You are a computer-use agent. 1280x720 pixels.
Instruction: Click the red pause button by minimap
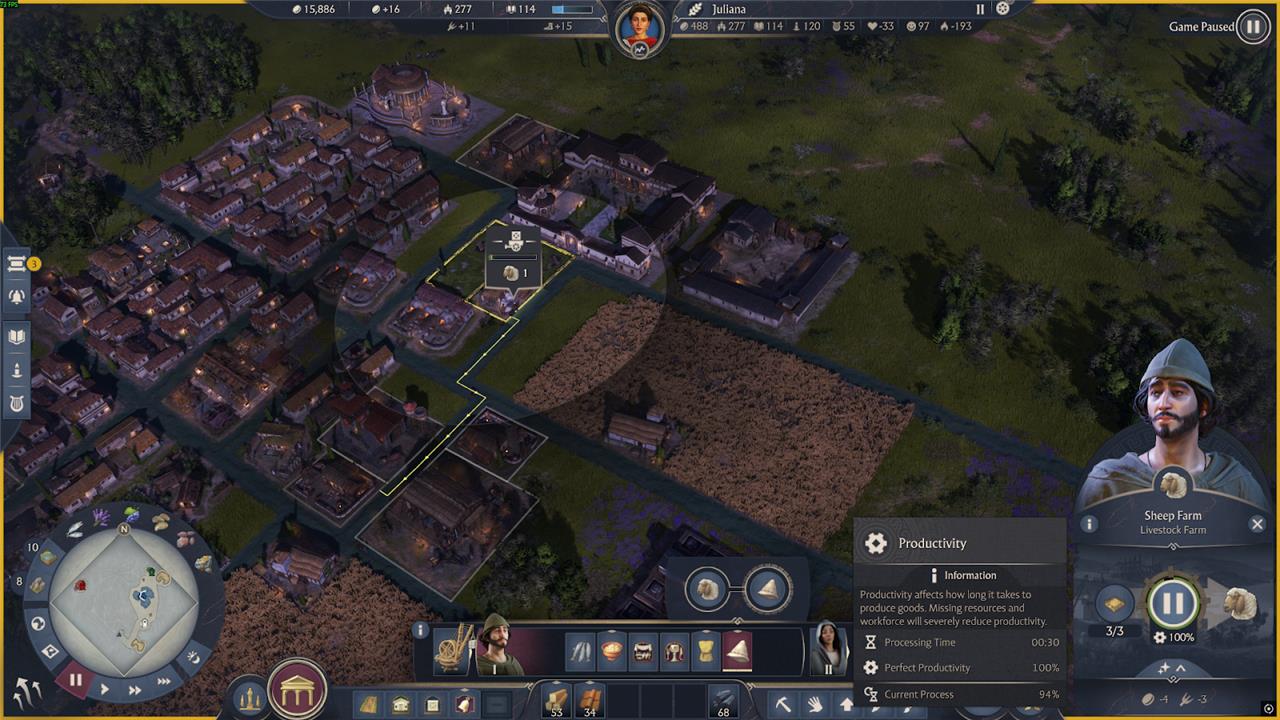pyautogui.click(x=75, y=680)
